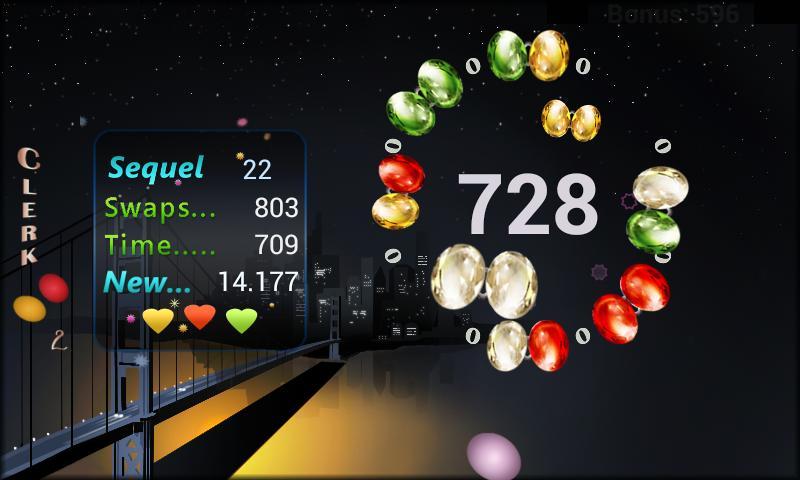Click the yellow heart icon
This screenshot has height=480, width=800.
coord(158,320)
